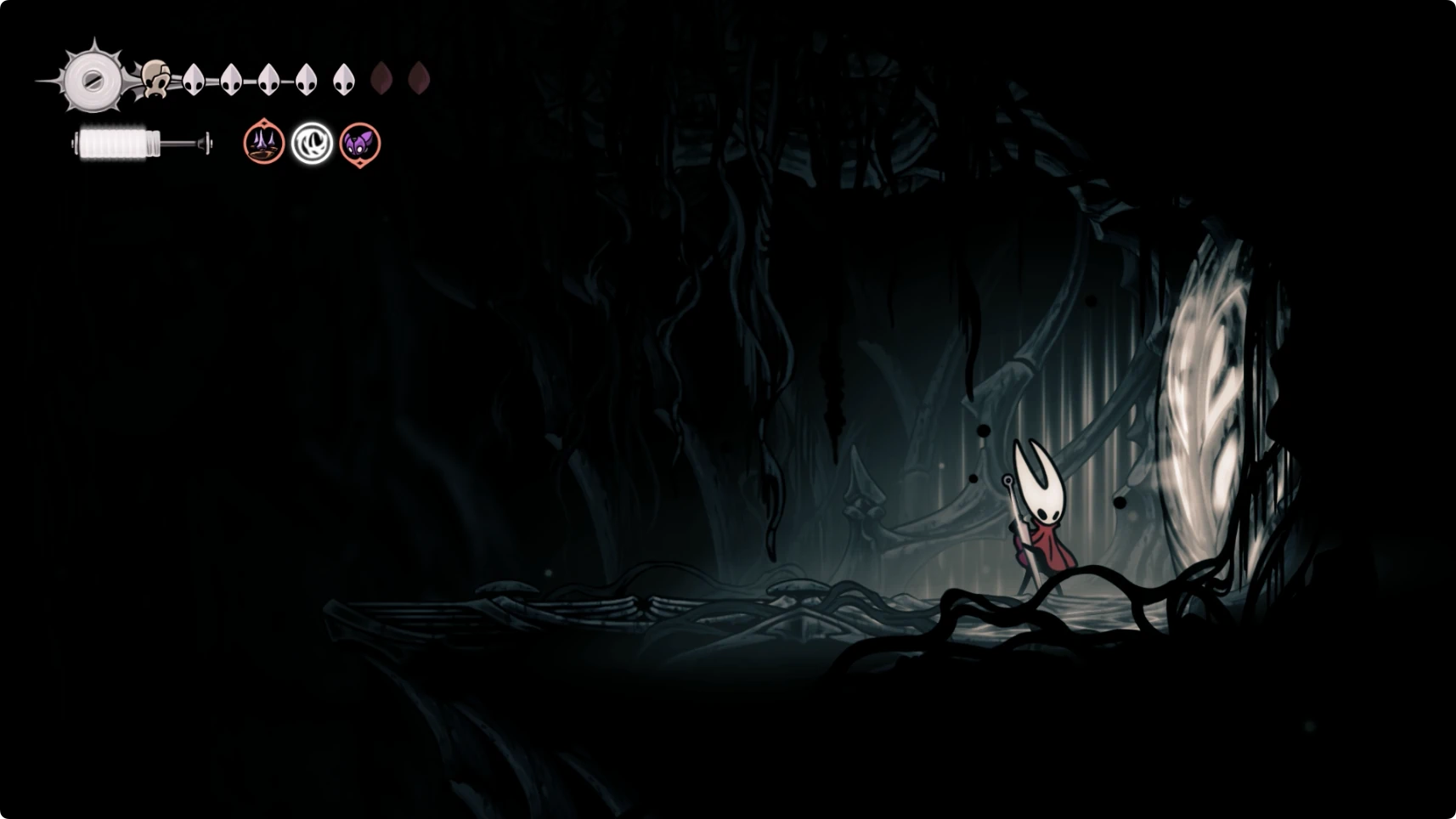
Task: Choose the purple bug tool icon
Action: [360, 143]
